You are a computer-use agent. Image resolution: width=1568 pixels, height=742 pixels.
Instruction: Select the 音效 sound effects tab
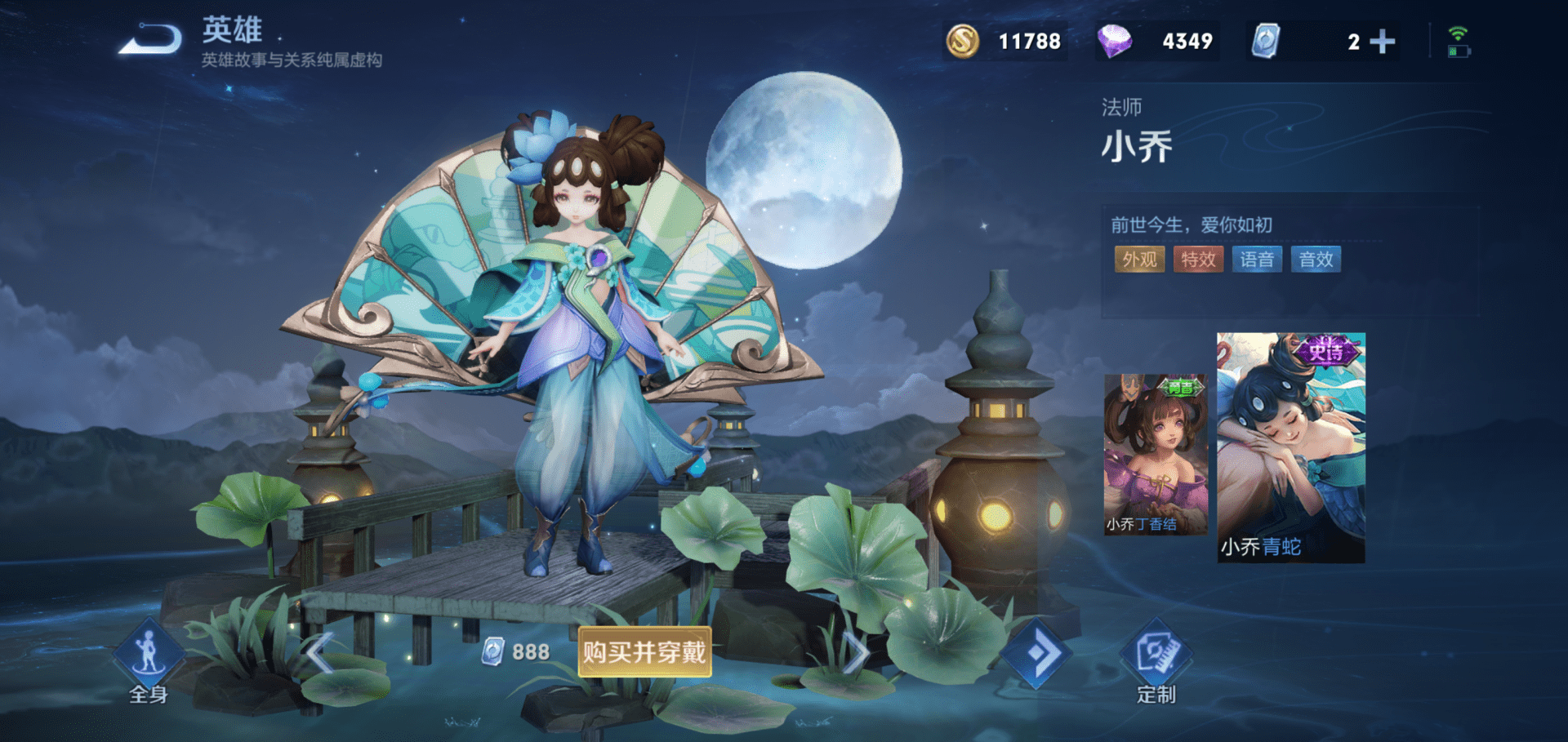(1316, 260)
